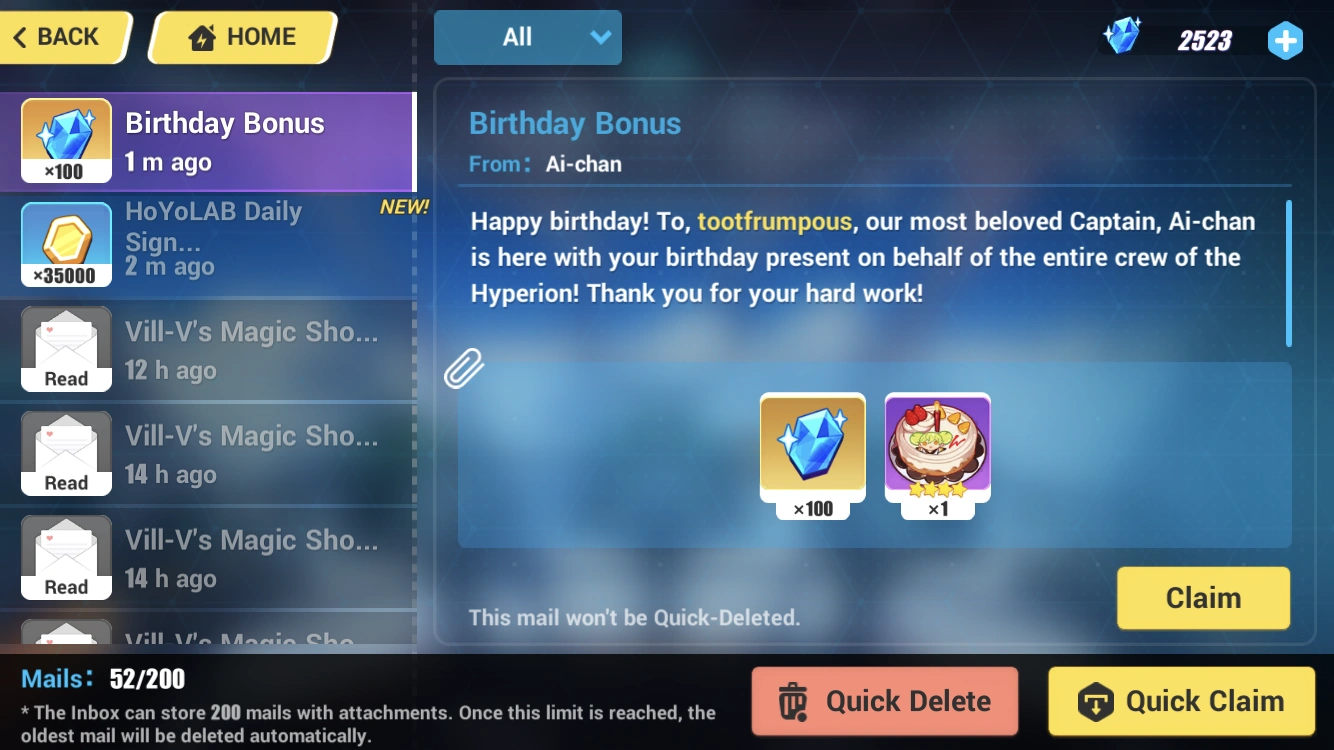Tap the blue plus to purchase crystals
This screenshot has height=750, width=1334.
point(1285,41)
